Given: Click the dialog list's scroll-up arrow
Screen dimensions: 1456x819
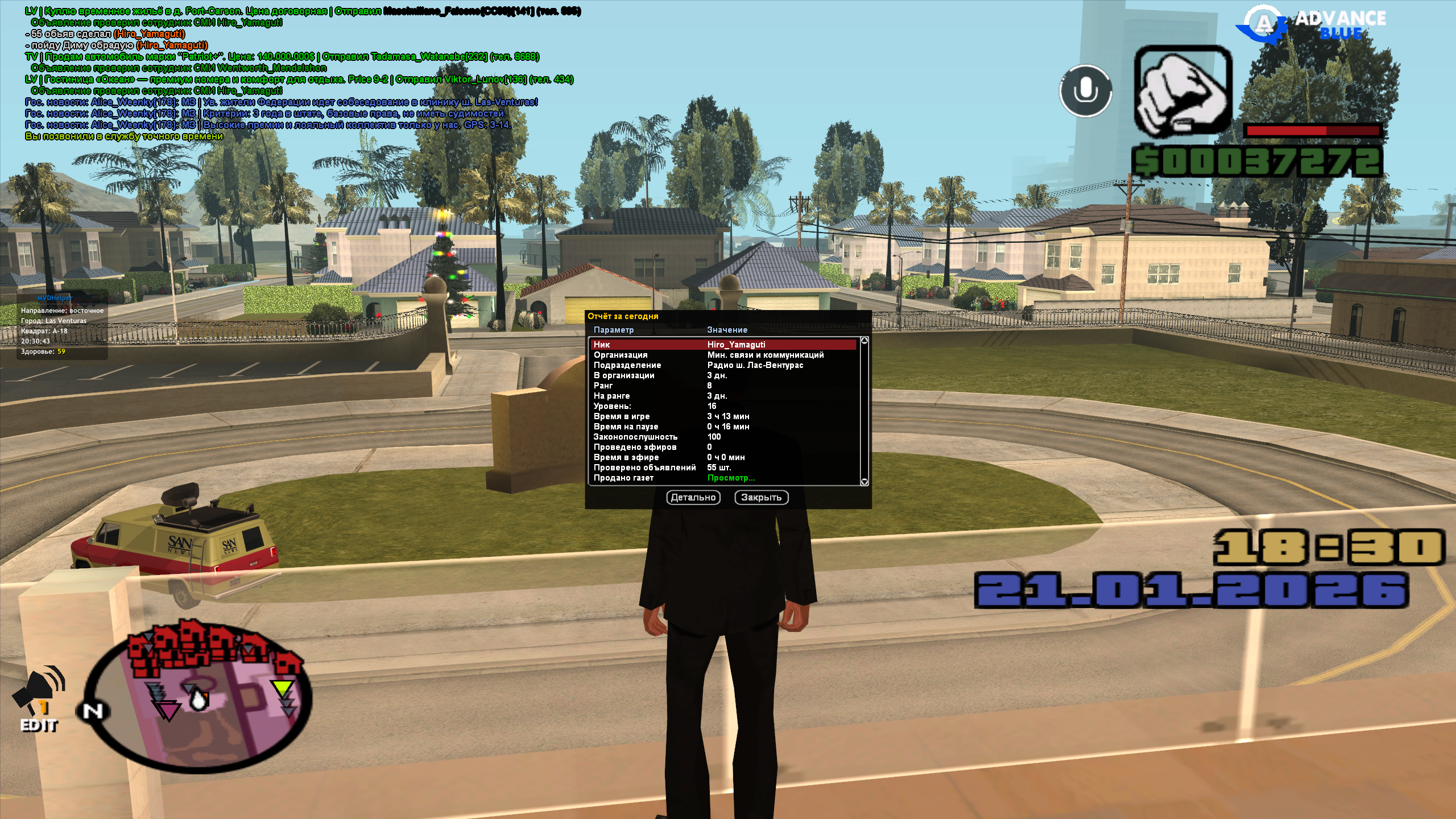Looking at the screenshot, I should 864,341.
